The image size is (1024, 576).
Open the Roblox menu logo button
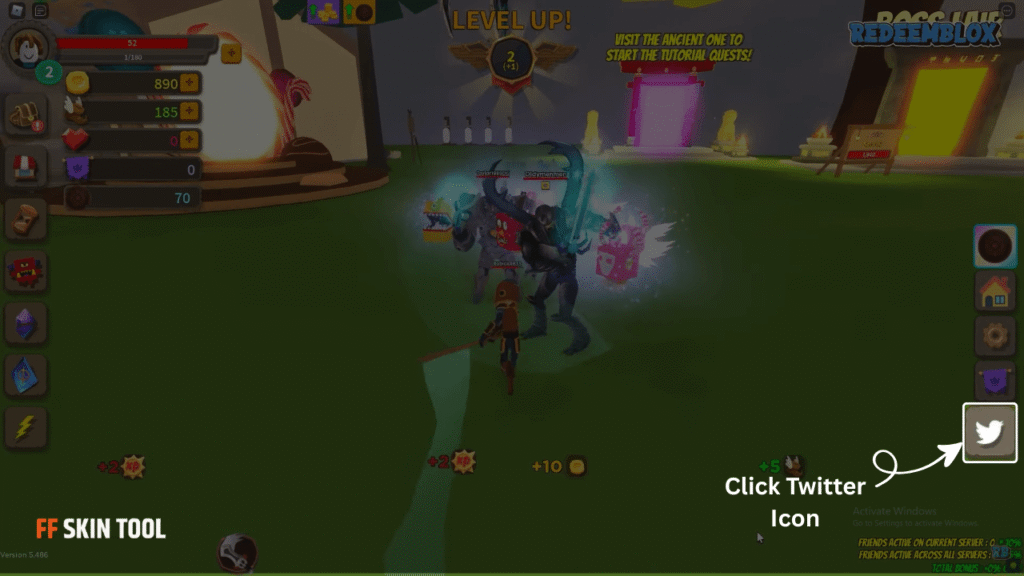pos(13,11)
